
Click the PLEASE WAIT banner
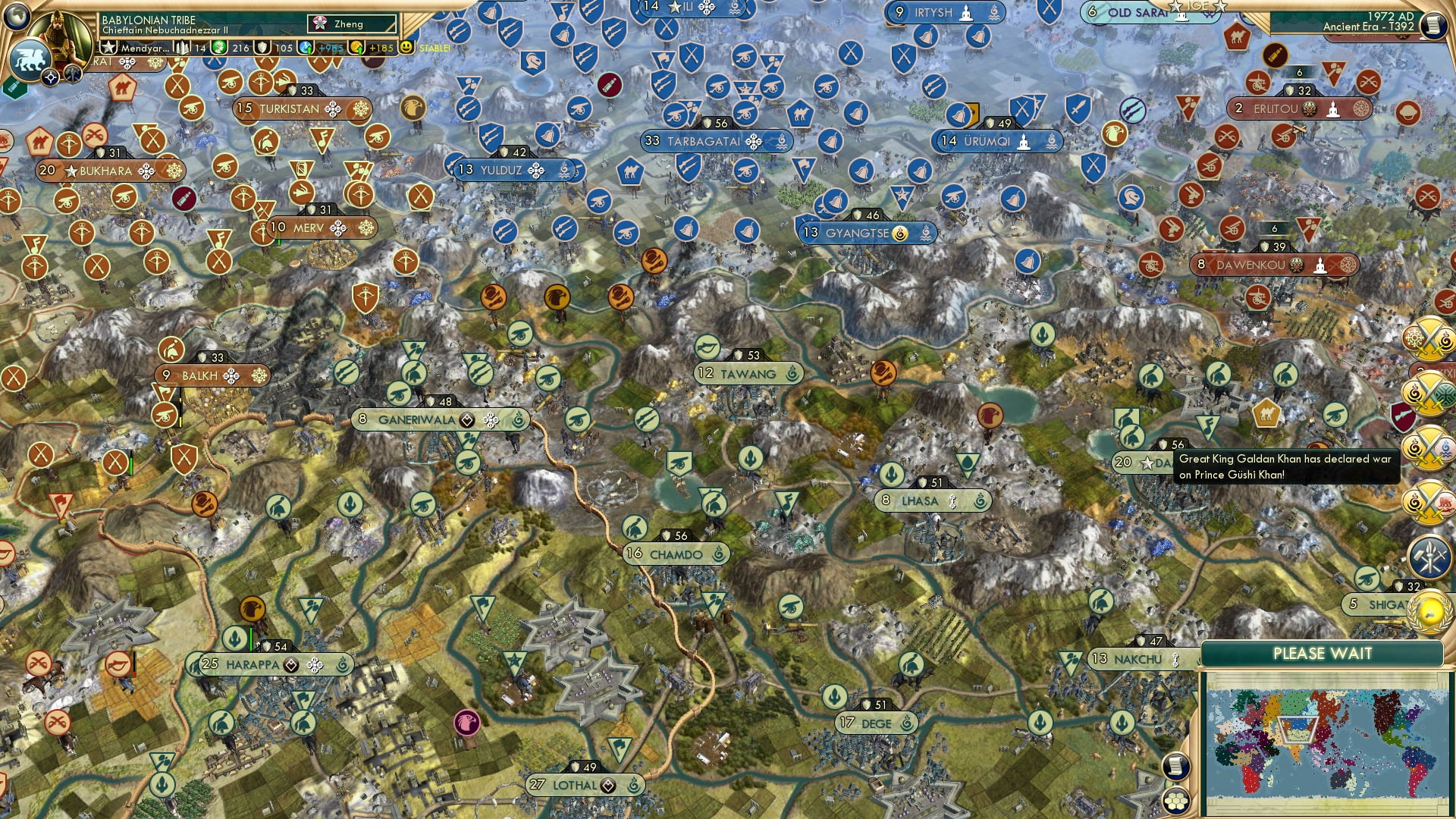[x=1323, y=653]
